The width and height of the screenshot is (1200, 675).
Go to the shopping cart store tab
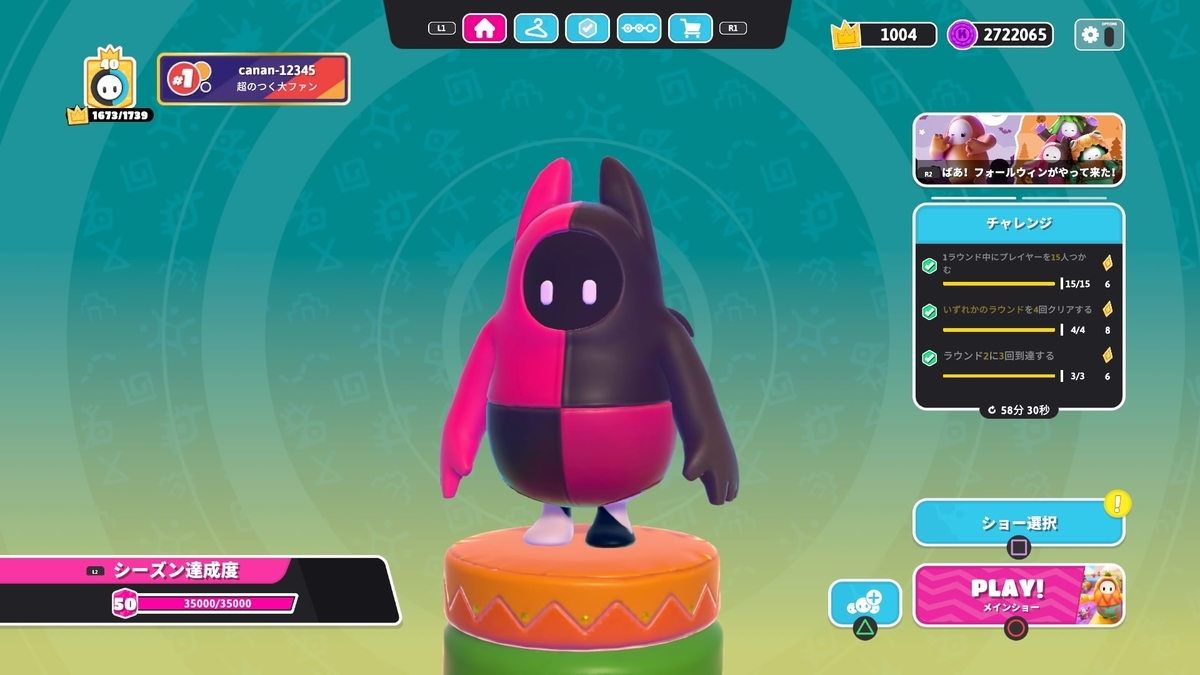(x=690, y=28)
